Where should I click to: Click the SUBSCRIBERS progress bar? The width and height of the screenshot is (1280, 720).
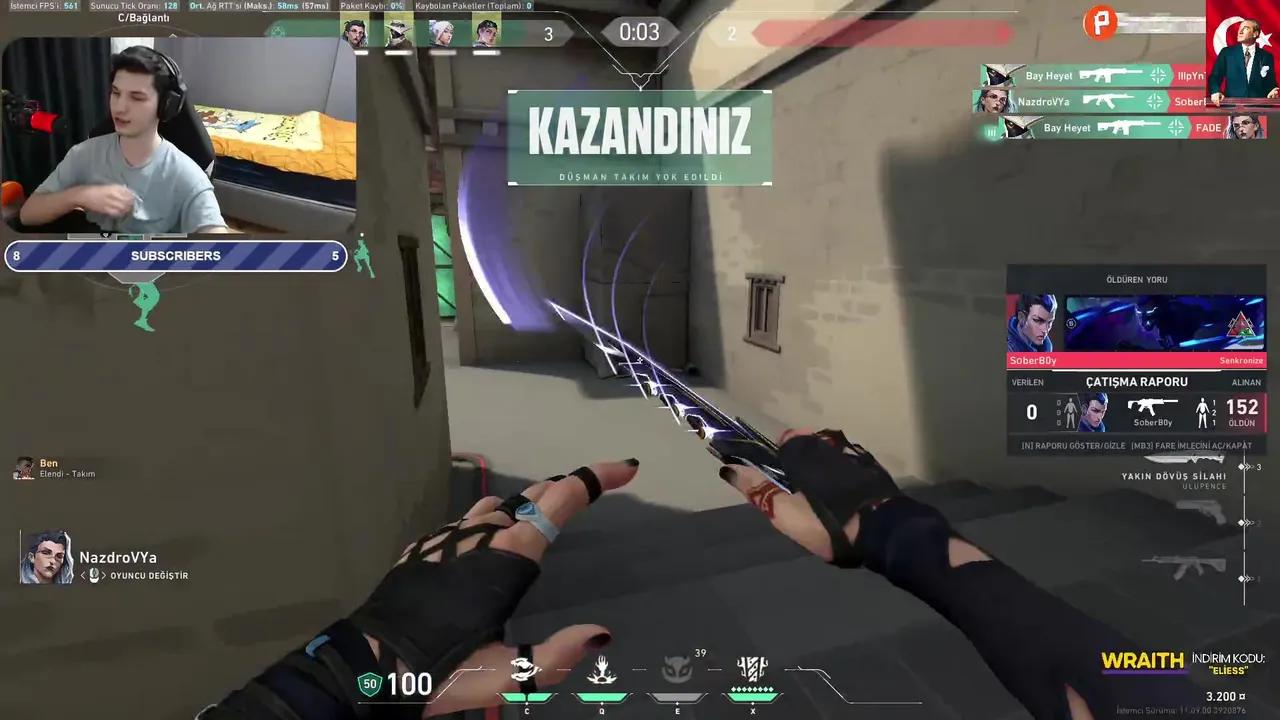pyautogui.click(x=176, y=255)
